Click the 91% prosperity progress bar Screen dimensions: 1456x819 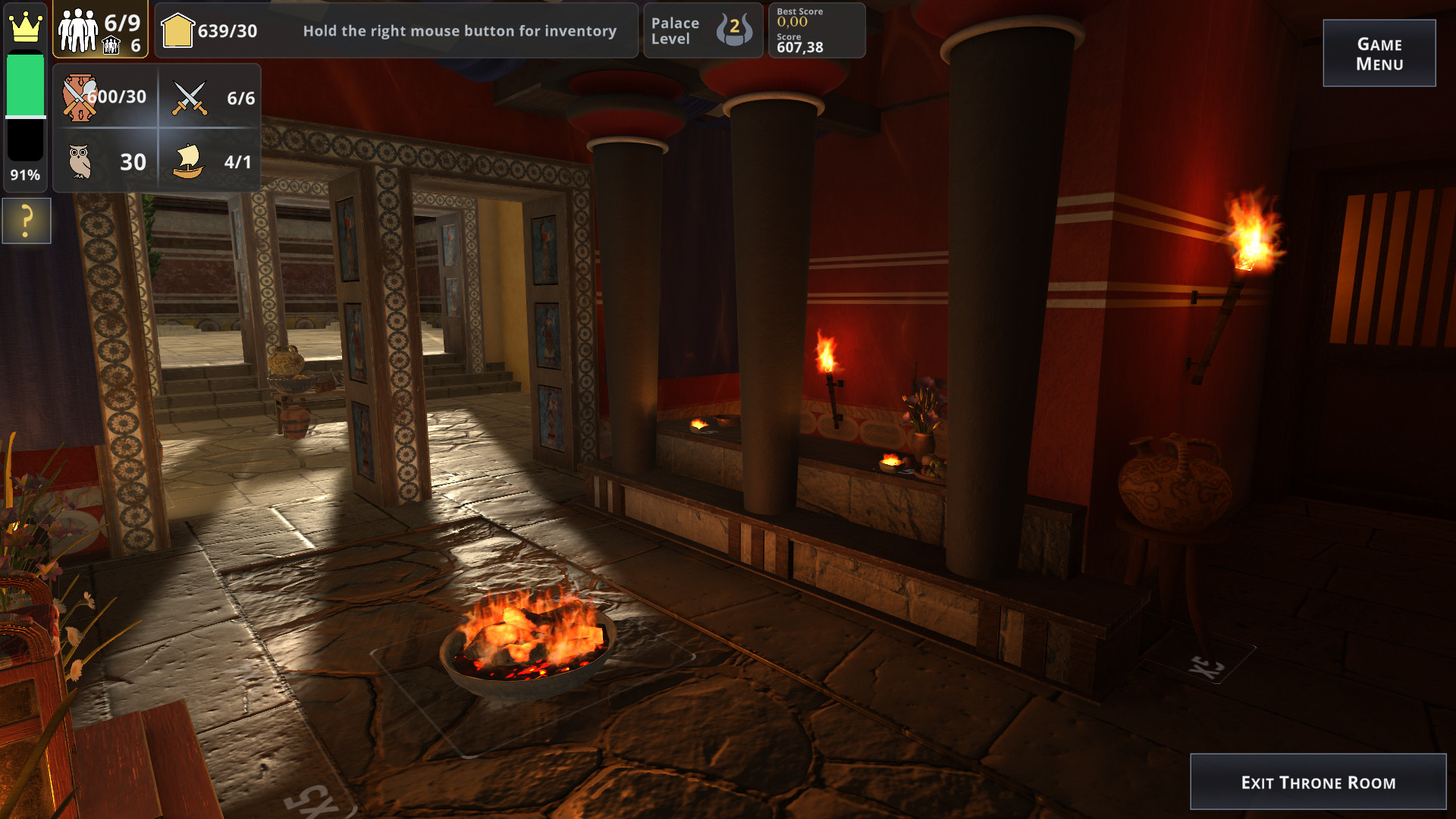pos(24,114)
